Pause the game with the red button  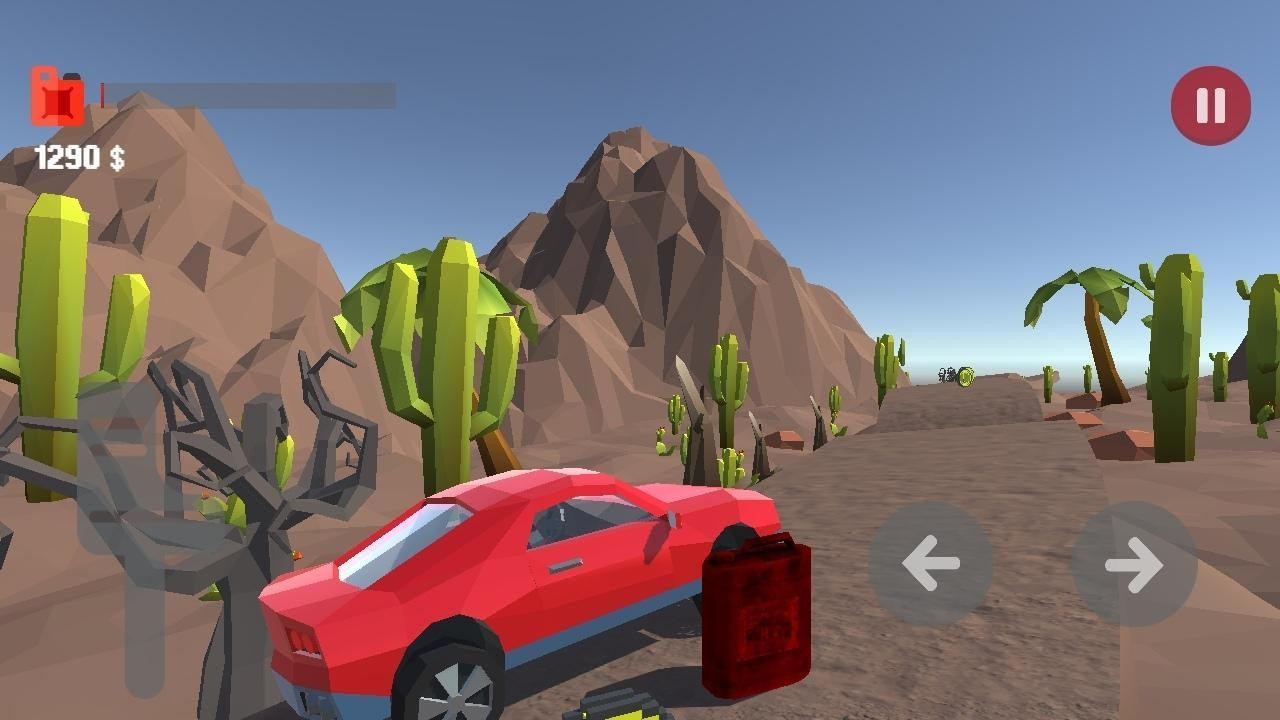(x=1210, y=105)
